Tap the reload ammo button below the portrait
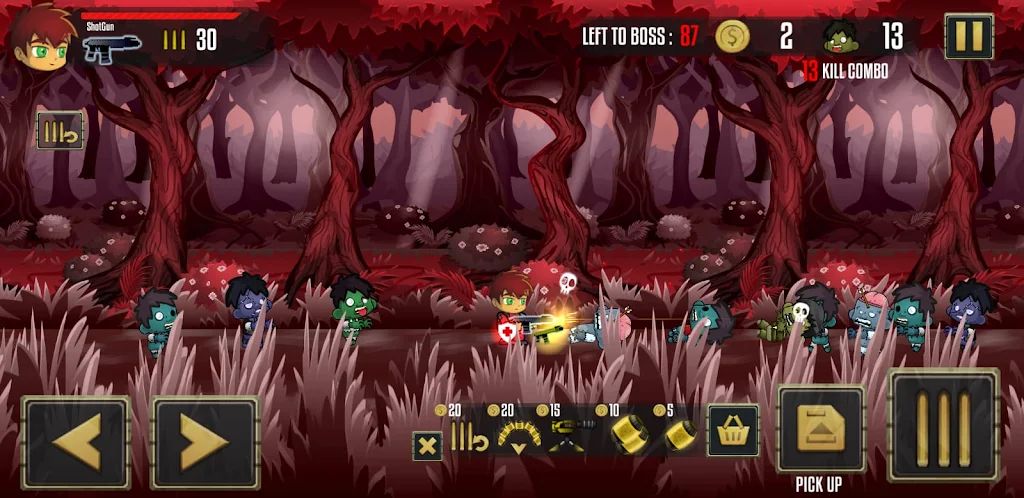Viewport: 1024px width, 498px height. click(x=60, y=131)
